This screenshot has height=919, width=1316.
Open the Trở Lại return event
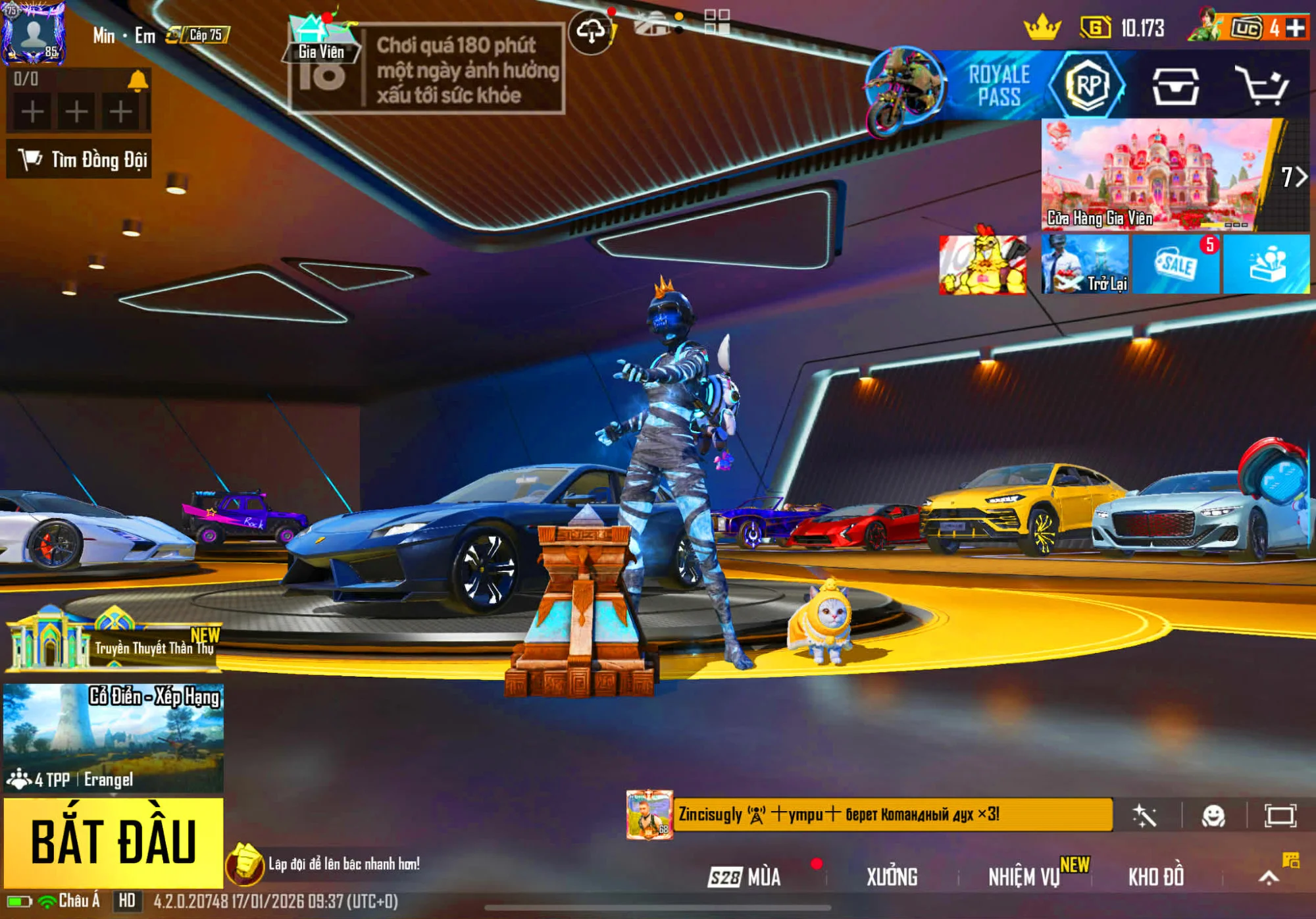(1085, 265)
